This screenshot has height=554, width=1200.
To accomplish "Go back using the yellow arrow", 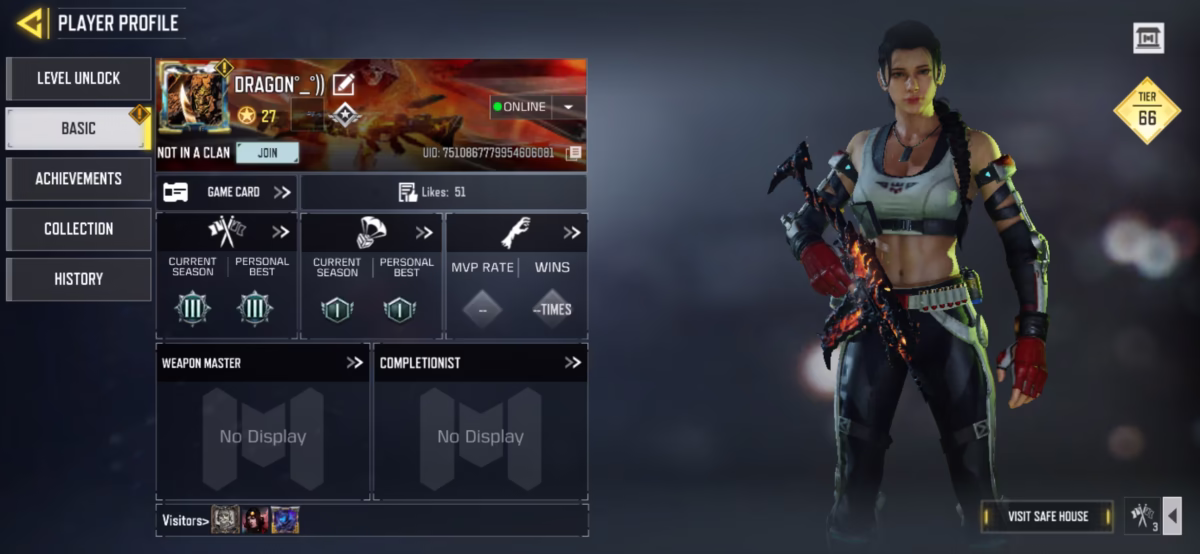I will pos(31,22).
